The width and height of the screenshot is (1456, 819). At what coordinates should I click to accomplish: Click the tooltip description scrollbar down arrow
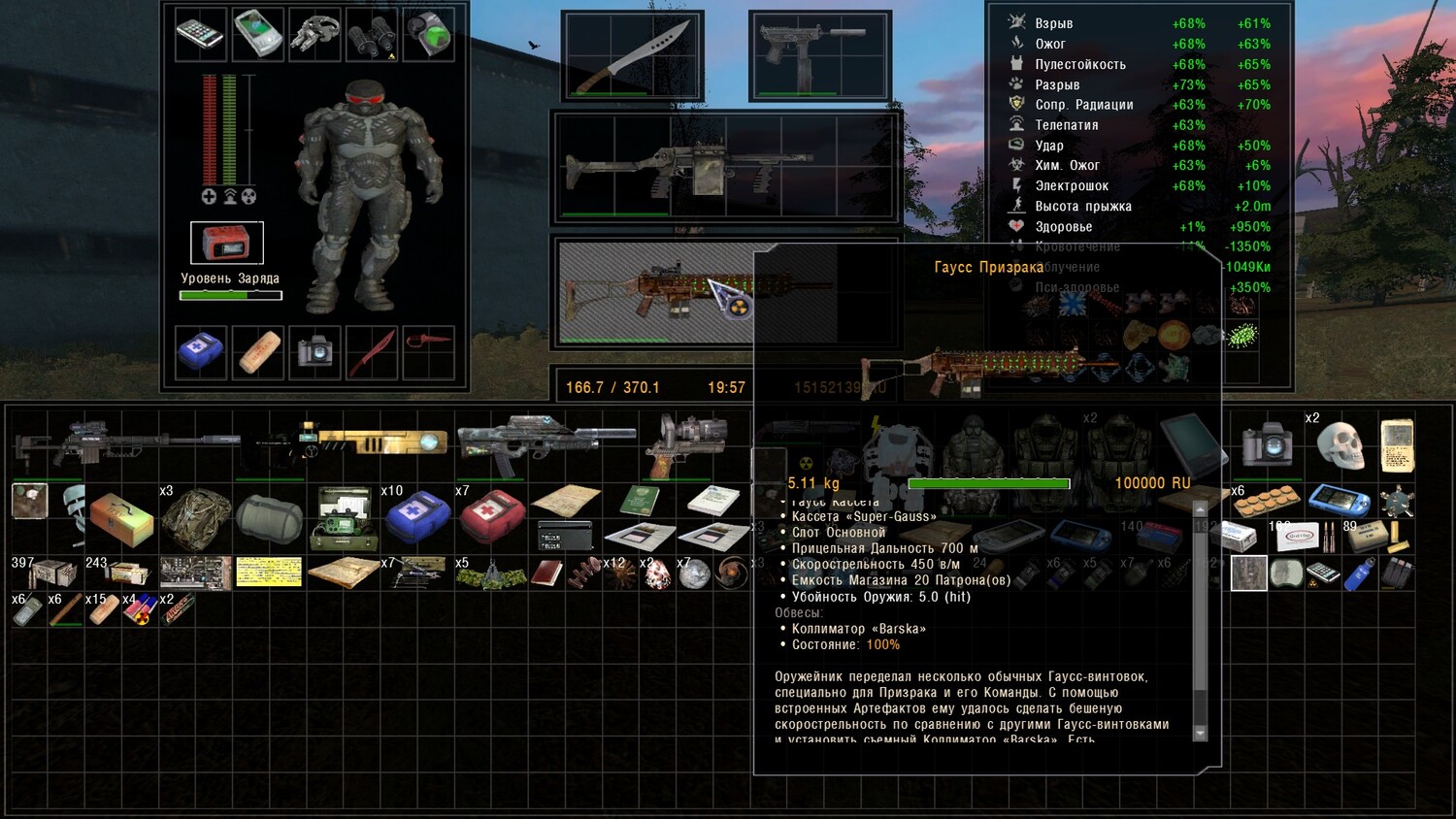(x=1200, y=733)
